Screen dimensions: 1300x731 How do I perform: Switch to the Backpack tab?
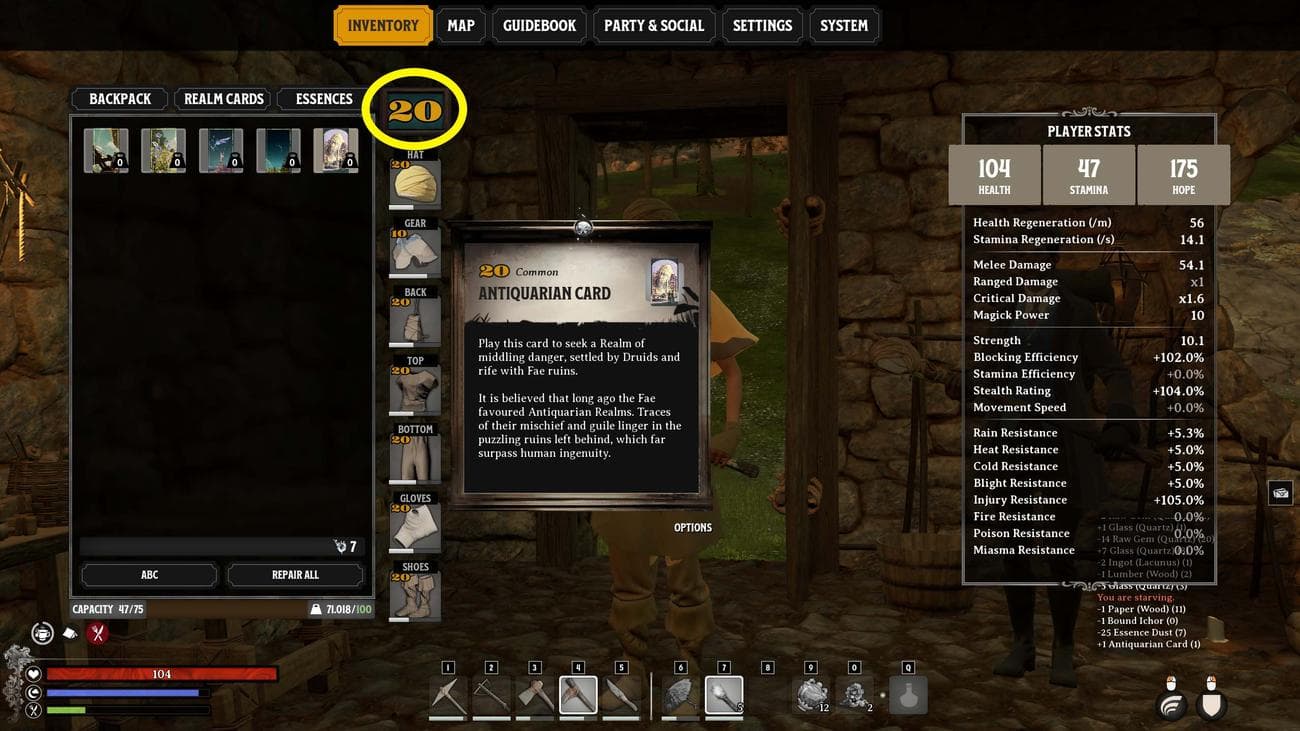coord(120,99)
